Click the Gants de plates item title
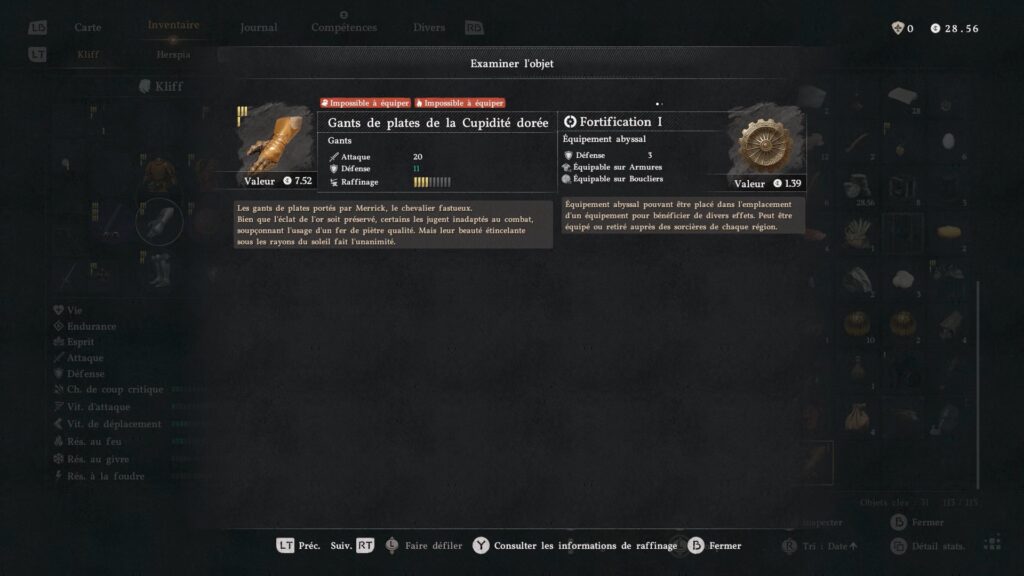The height and width of the screenshot is (576, 1024). click(x=438, y=122)
